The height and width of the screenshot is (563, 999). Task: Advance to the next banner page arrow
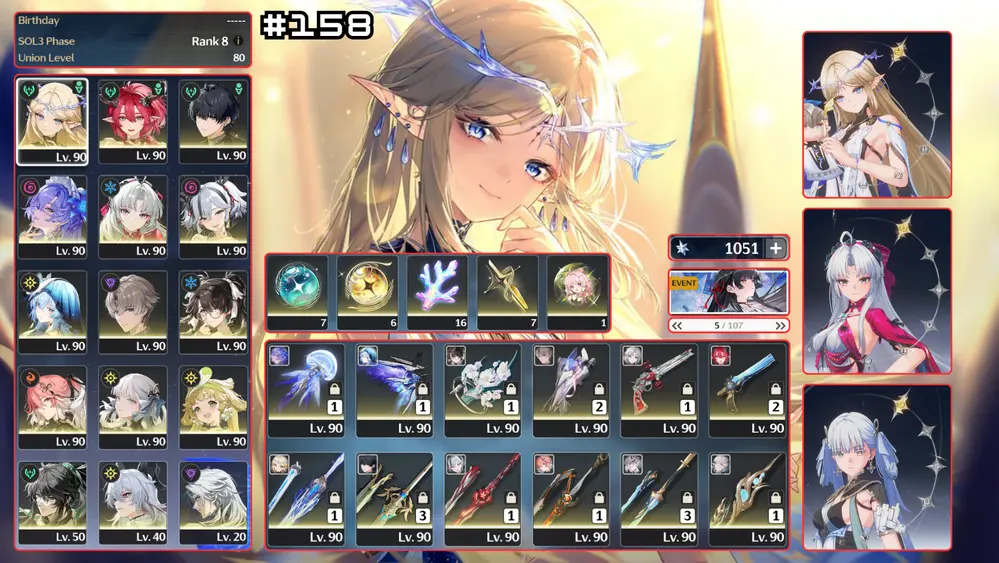780,325
